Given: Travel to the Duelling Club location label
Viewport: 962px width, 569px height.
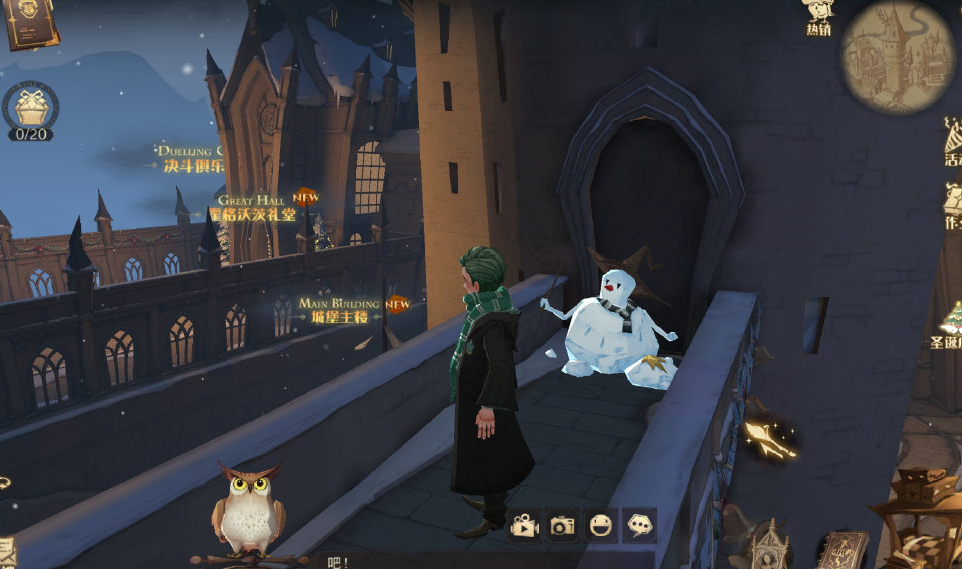Looking at the screenshot, I should coord(190,160).
